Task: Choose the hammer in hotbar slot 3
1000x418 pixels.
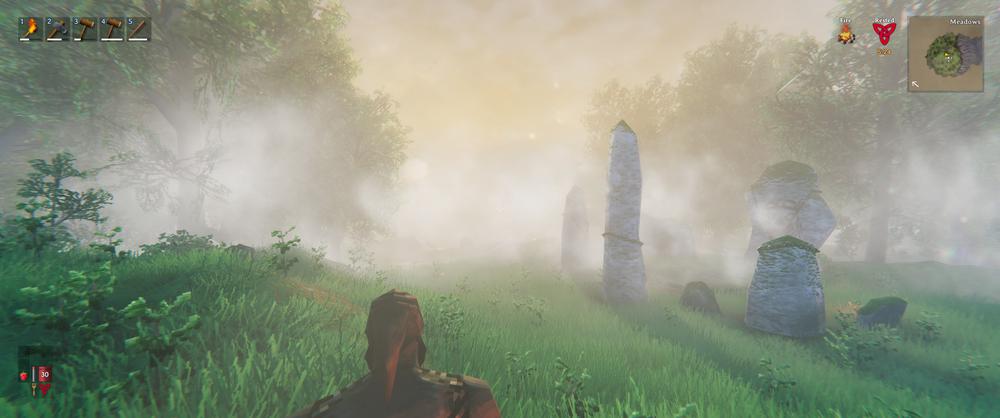Action: [84, 28]
